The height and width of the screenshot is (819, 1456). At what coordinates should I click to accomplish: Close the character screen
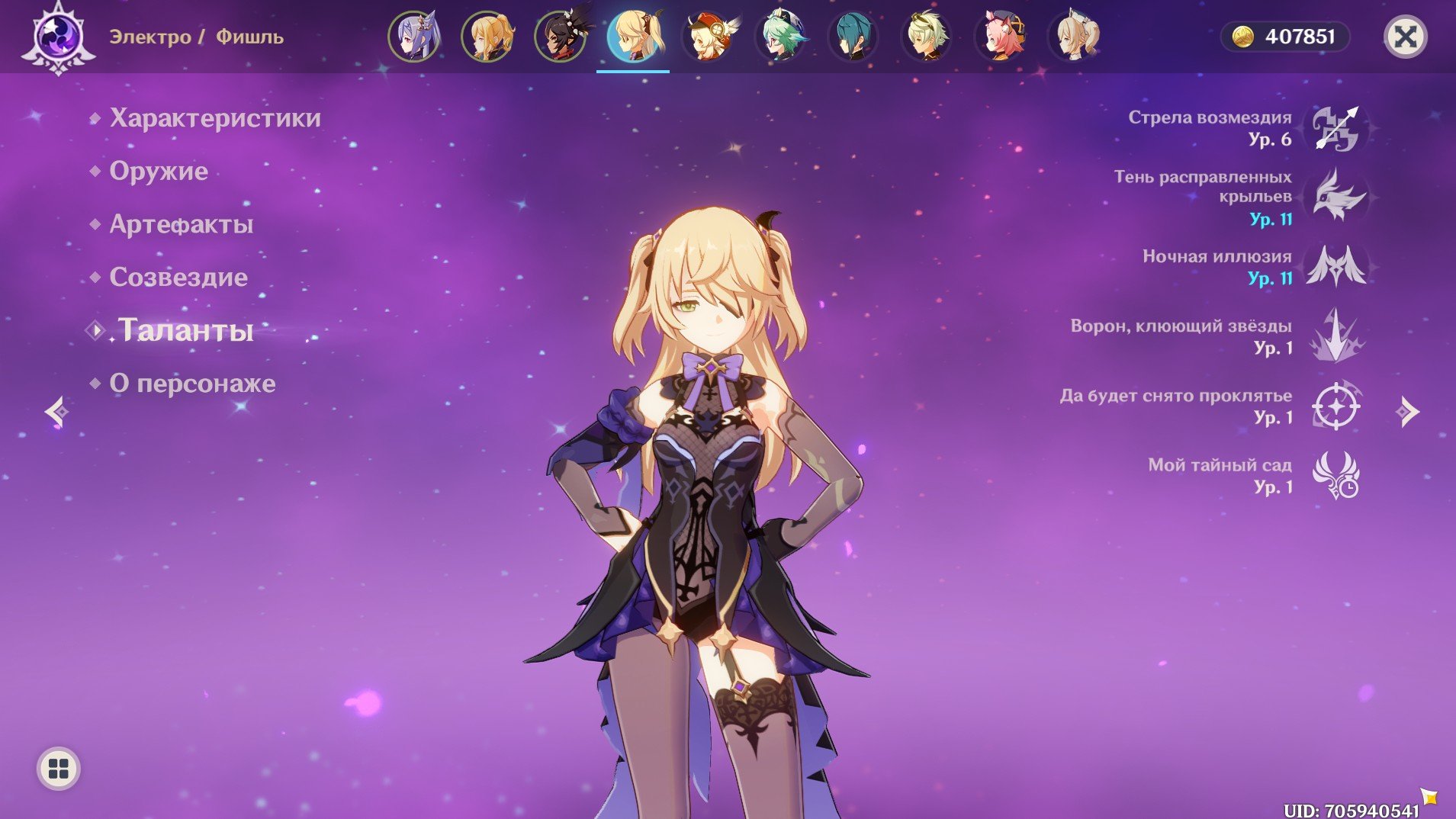[x=1405, y=37]
